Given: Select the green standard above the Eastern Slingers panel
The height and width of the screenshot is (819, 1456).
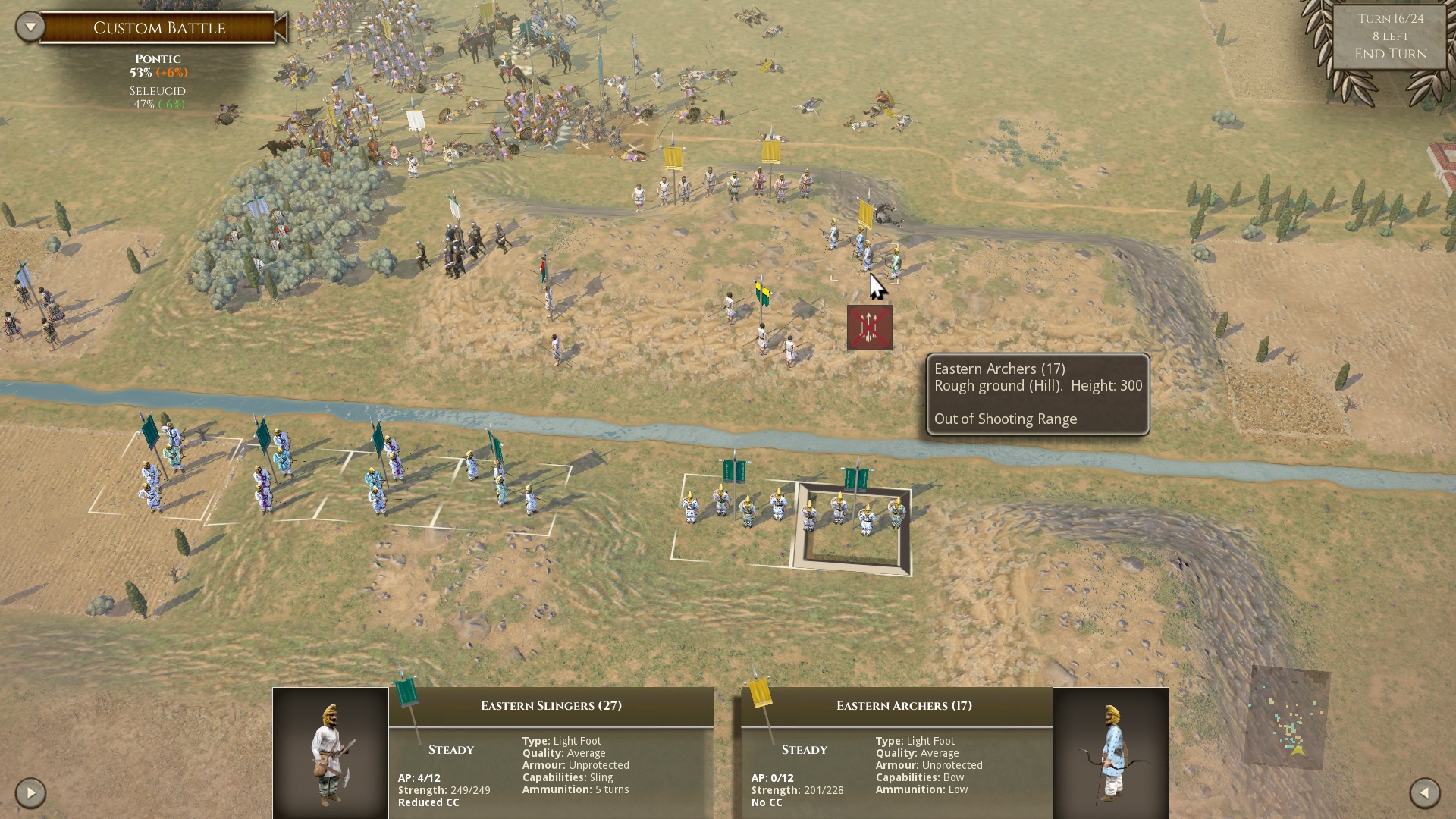Looking at the screenshot, I should (x=406, y=694).
